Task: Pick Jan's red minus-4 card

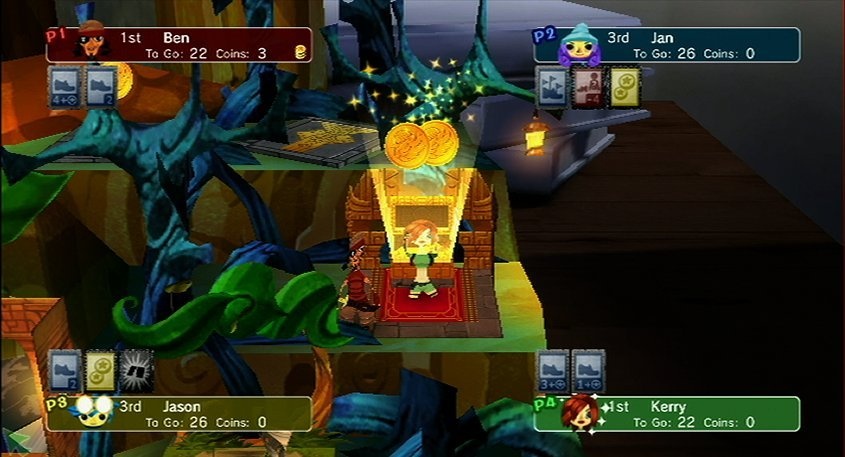Action: point(589,86)
